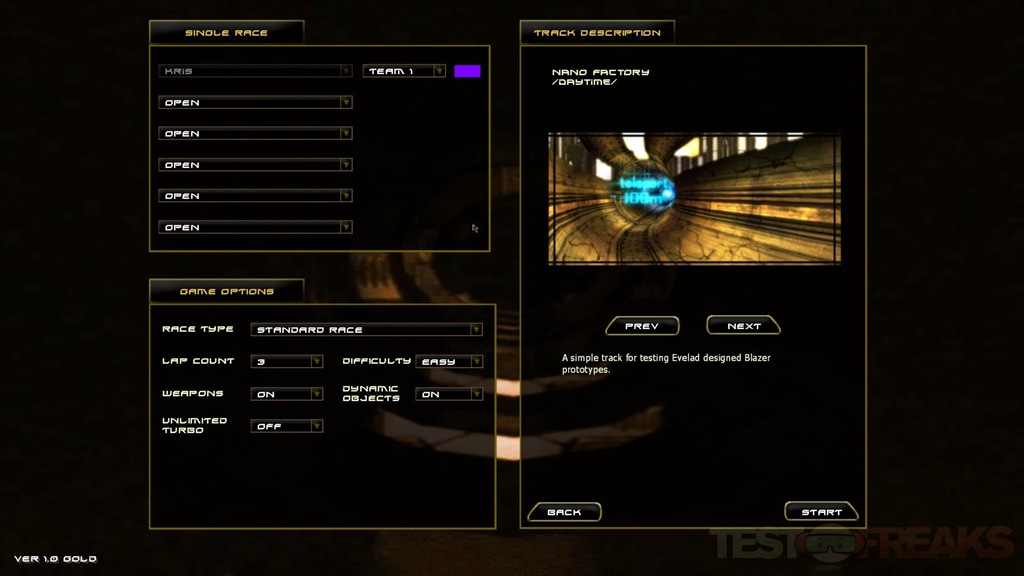The height and width of the screenshot is (576, 1024).
Task: Show the next track
Action: click(x=743, y=326)
